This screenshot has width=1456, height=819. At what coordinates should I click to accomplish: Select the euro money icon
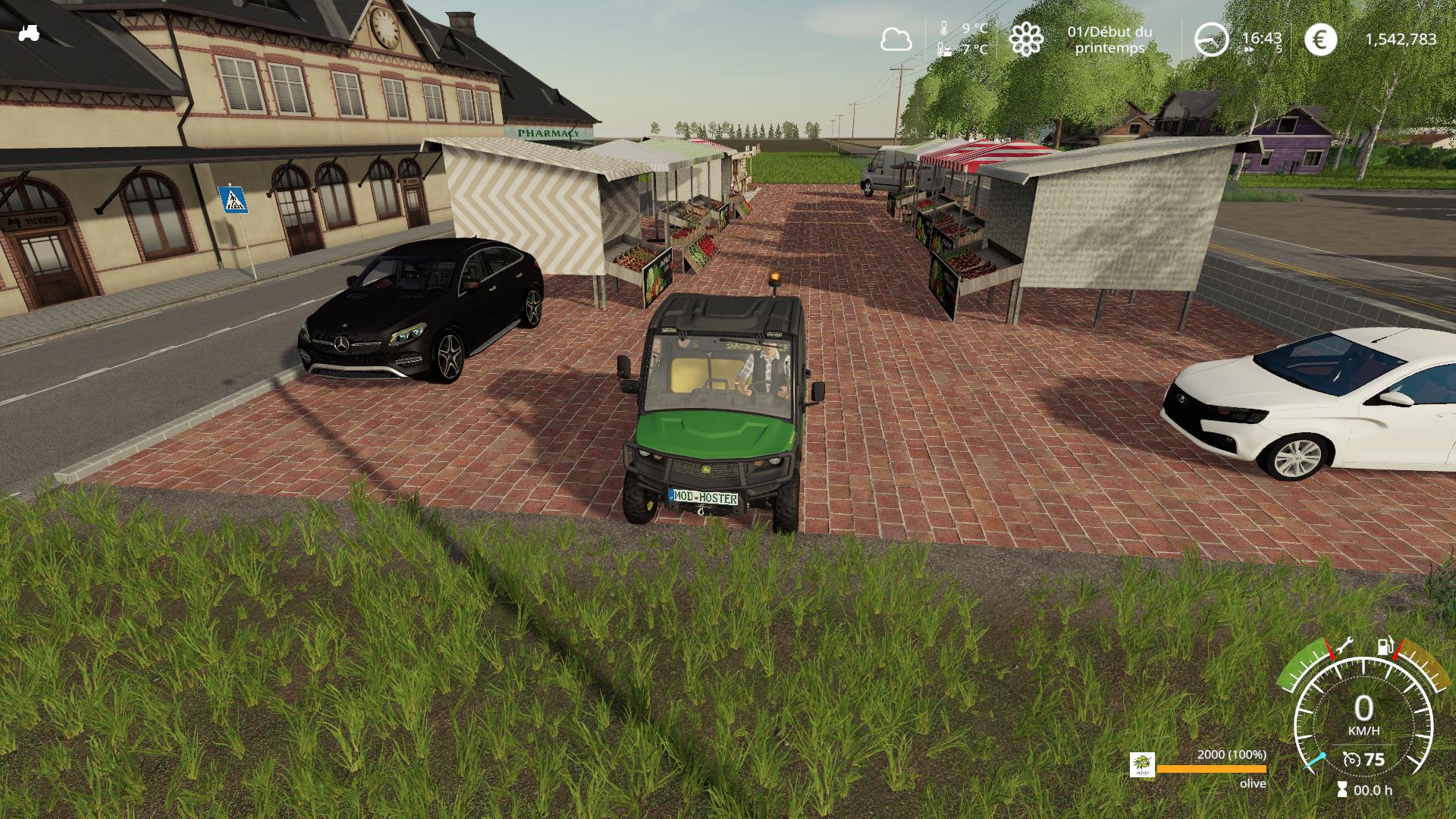tap(1321, 39)
